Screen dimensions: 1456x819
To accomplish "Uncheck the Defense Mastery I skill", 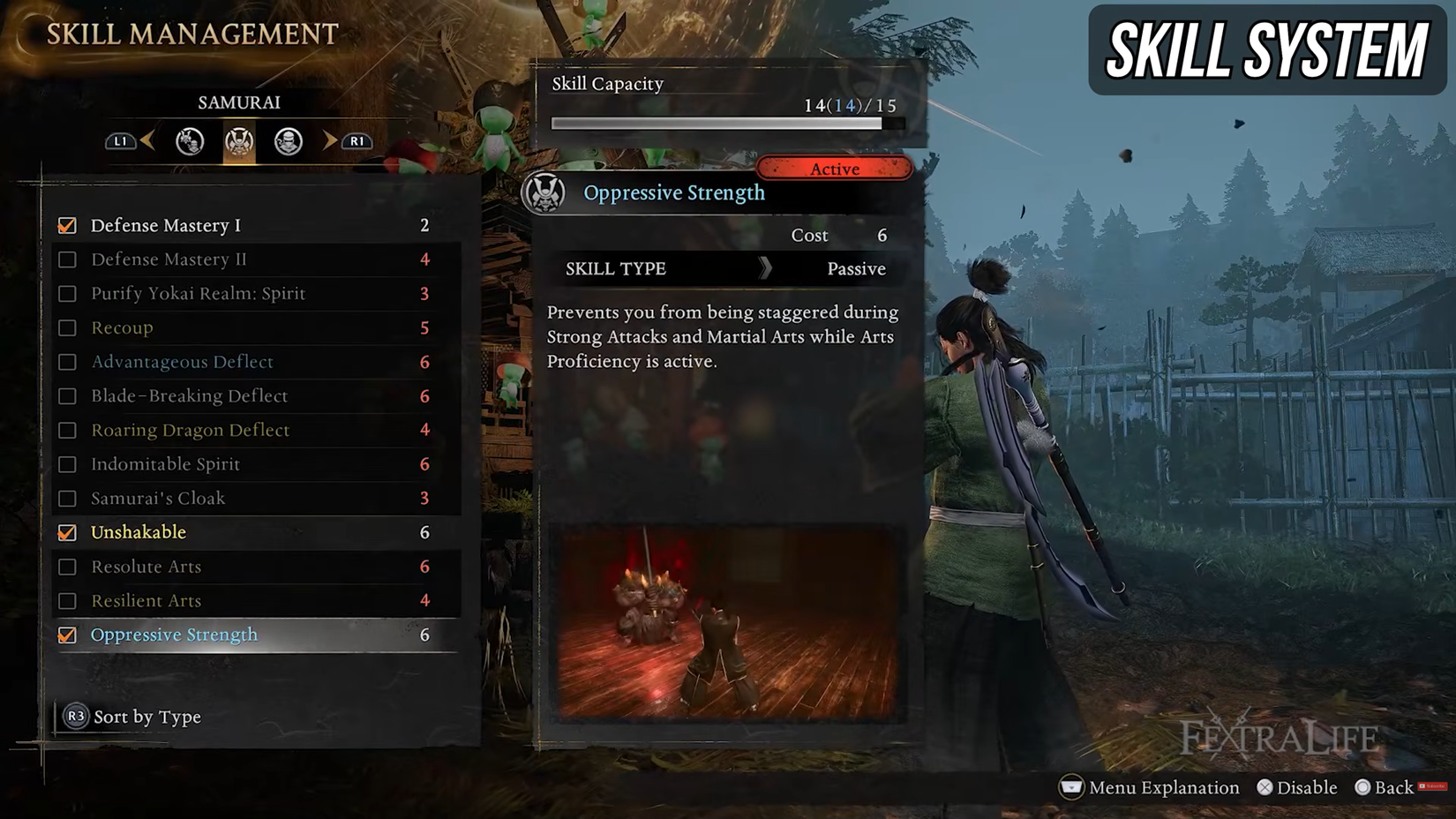I will (67, 225).
